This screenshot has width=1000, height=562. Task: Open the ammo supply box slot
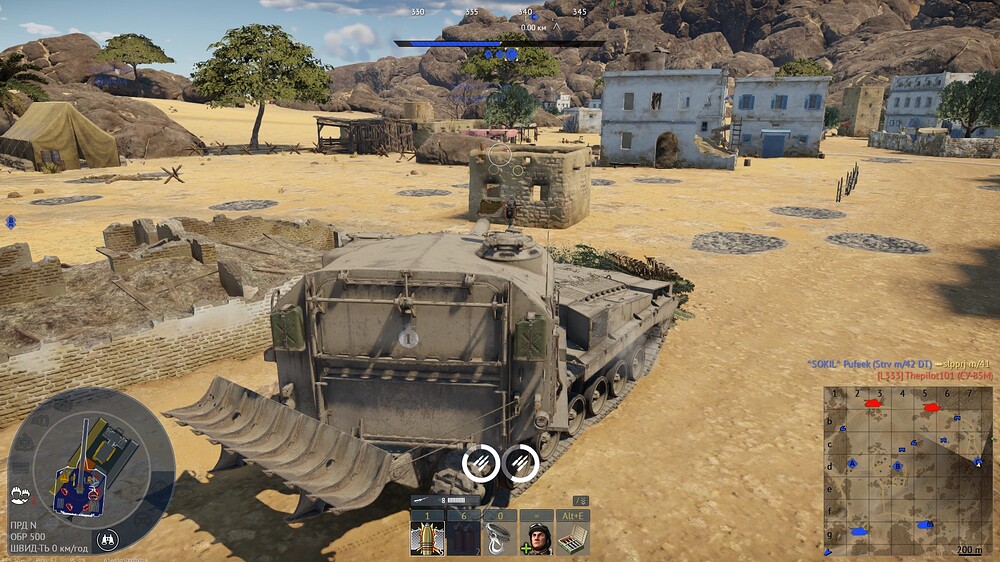[573, 538]
